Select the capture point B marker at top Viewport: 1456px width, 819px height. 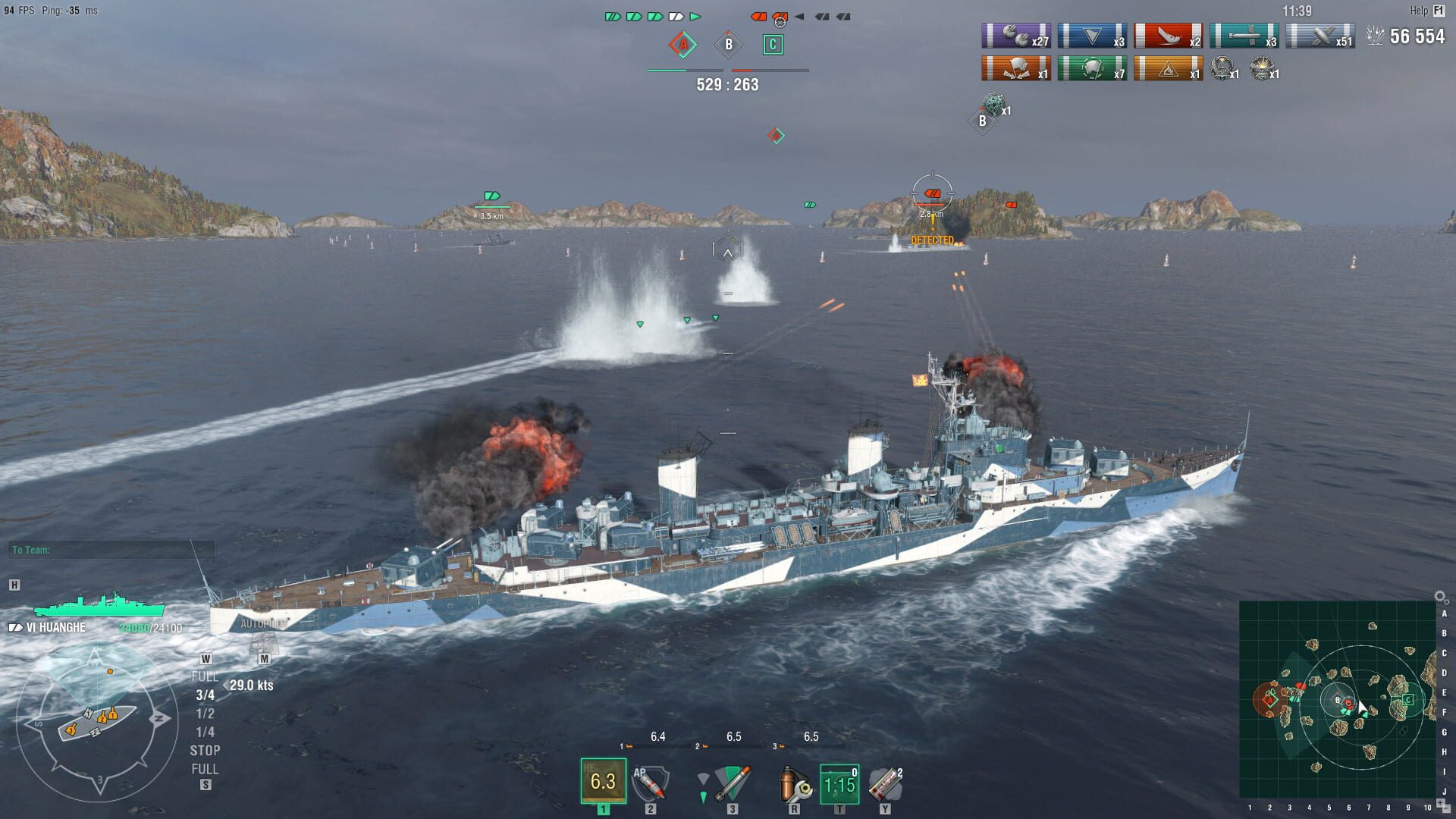[x=728, y=45]
